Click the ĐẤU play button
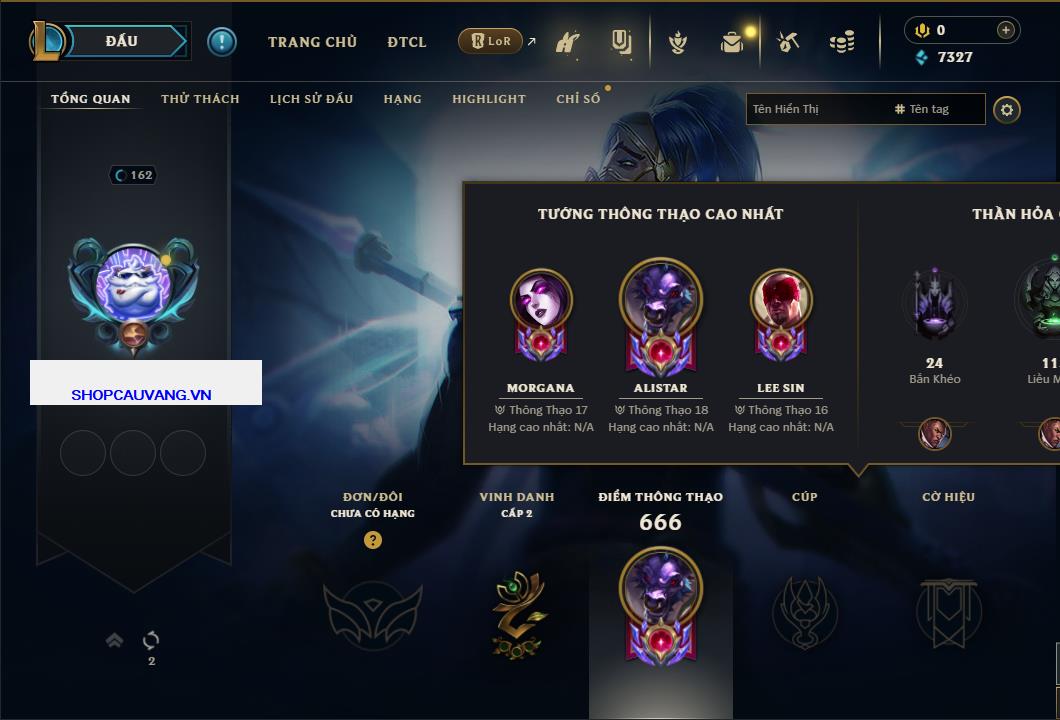Image resolution: width=1060 pixels, height=720 pixels. tap(123, 41)
